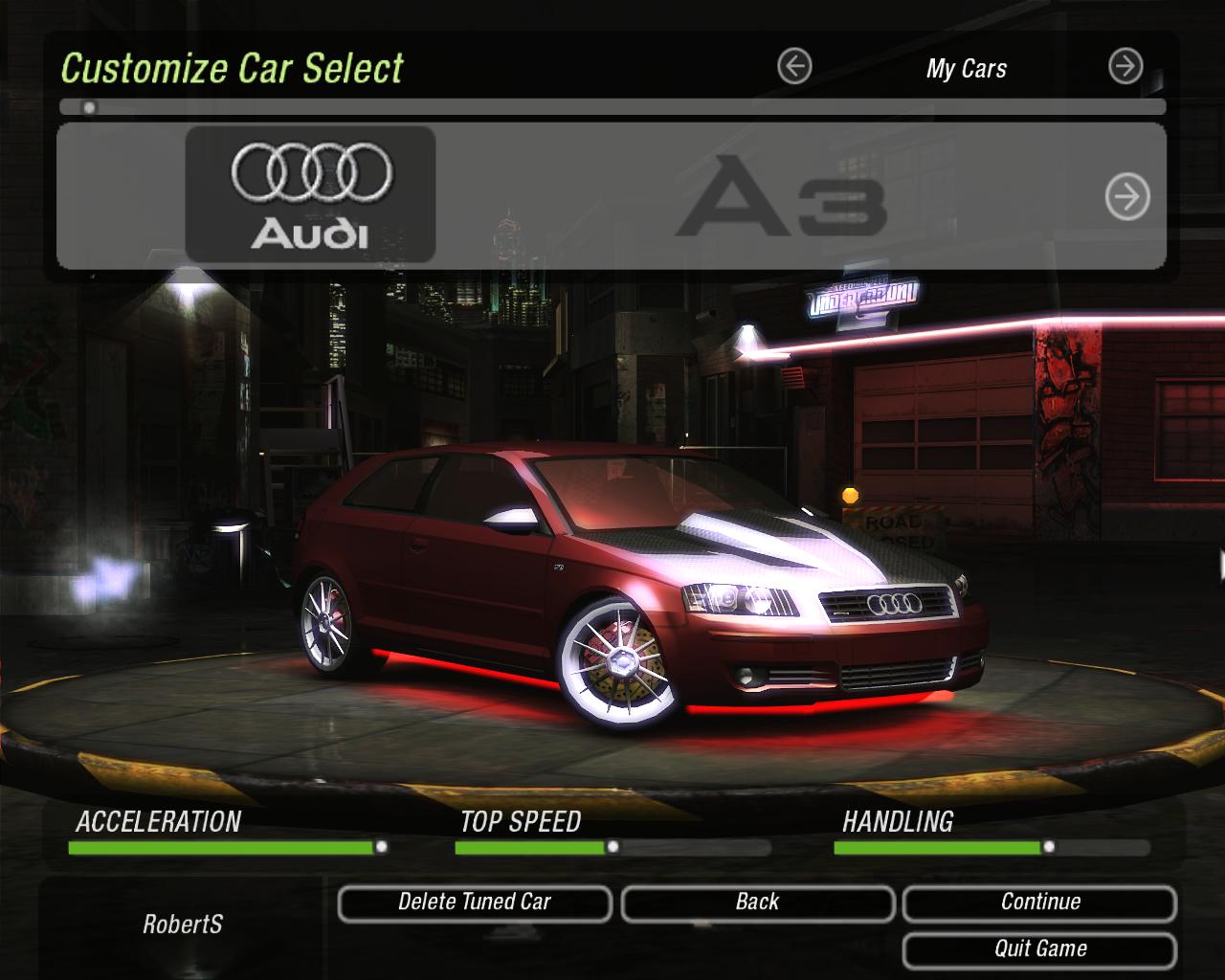Viewport: 1225px width, 980px height.
Task: Click the car list scrollbar handle
Action: click(89, 107)
